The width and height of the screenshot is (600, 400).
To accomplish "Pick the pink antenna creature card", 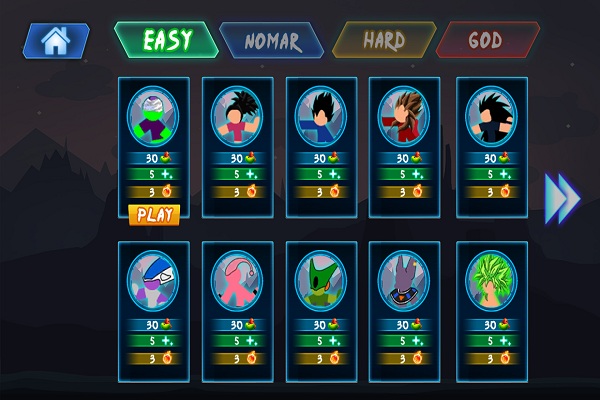I will tap(236, 280).
